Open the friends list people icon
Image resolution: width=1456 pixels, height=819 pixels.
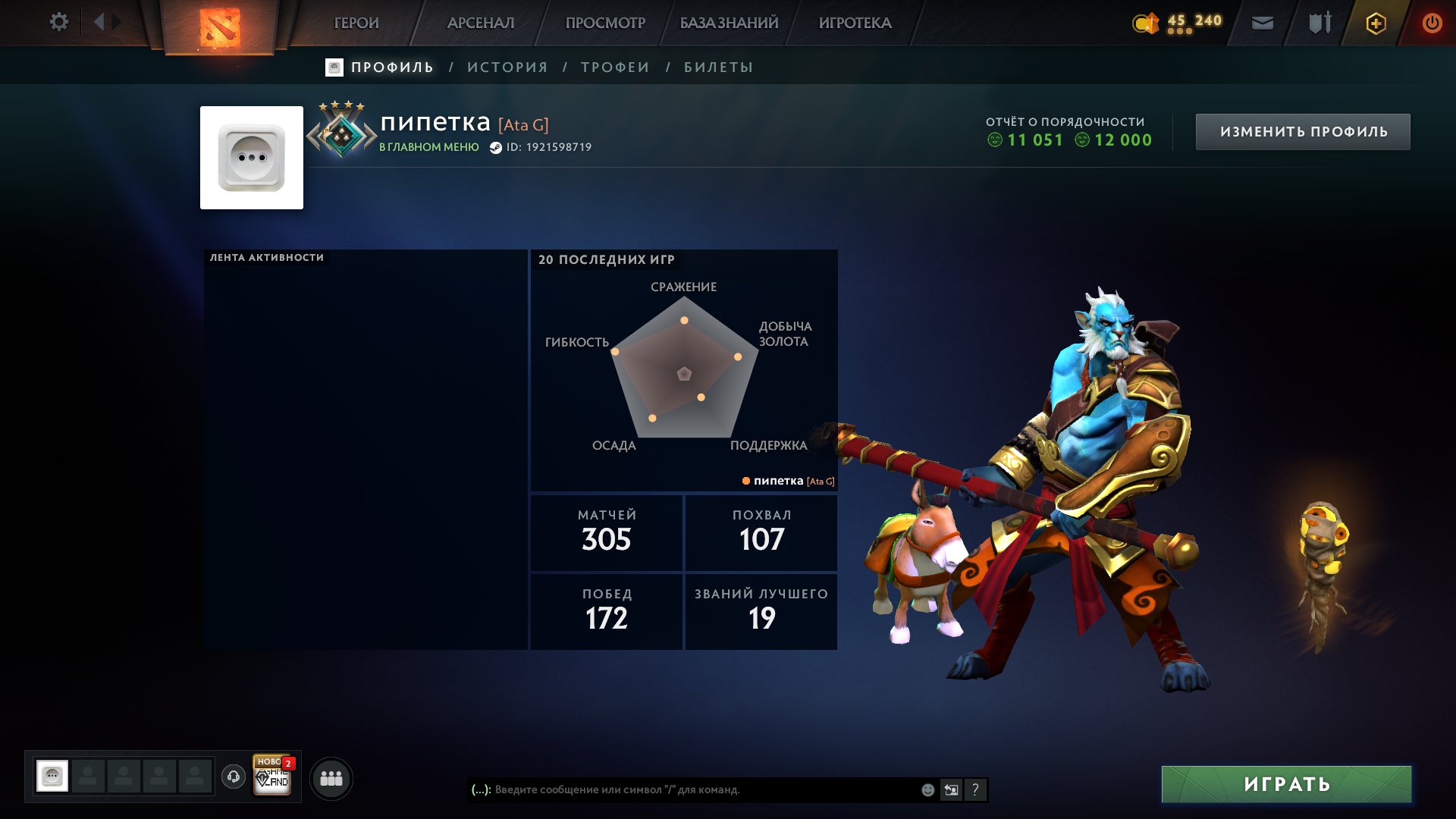point(331,777)
